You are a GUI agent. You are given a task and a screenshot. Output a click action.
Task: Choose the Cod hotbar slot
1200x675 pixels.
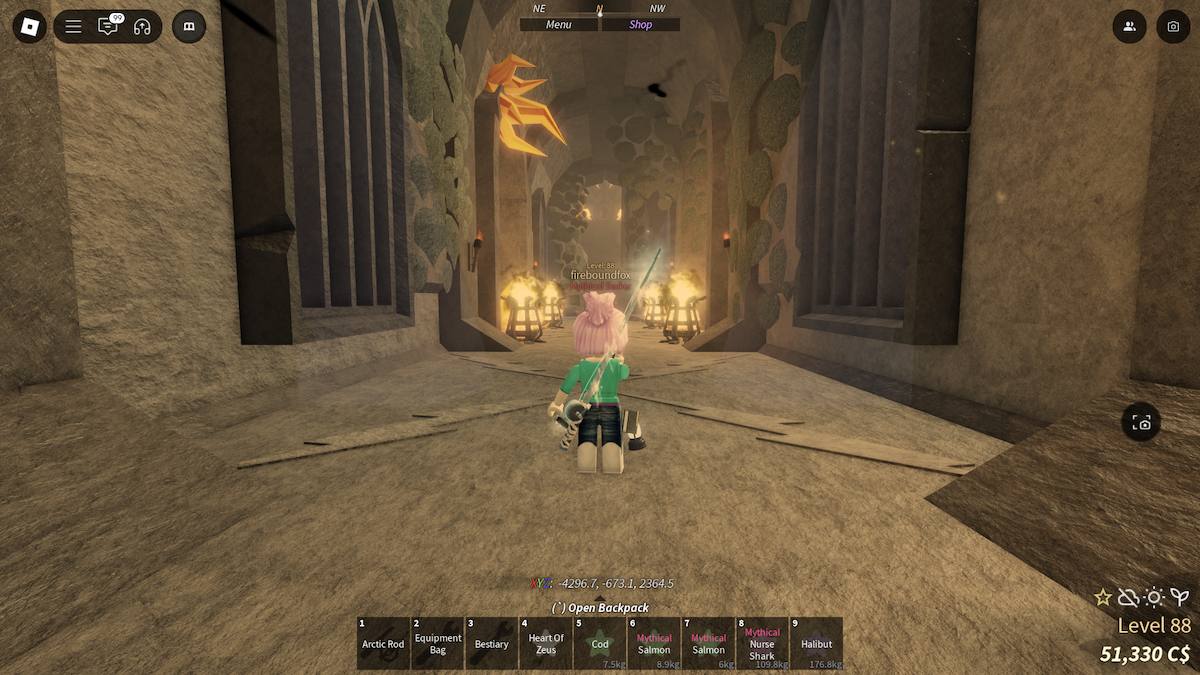(600, 643)
